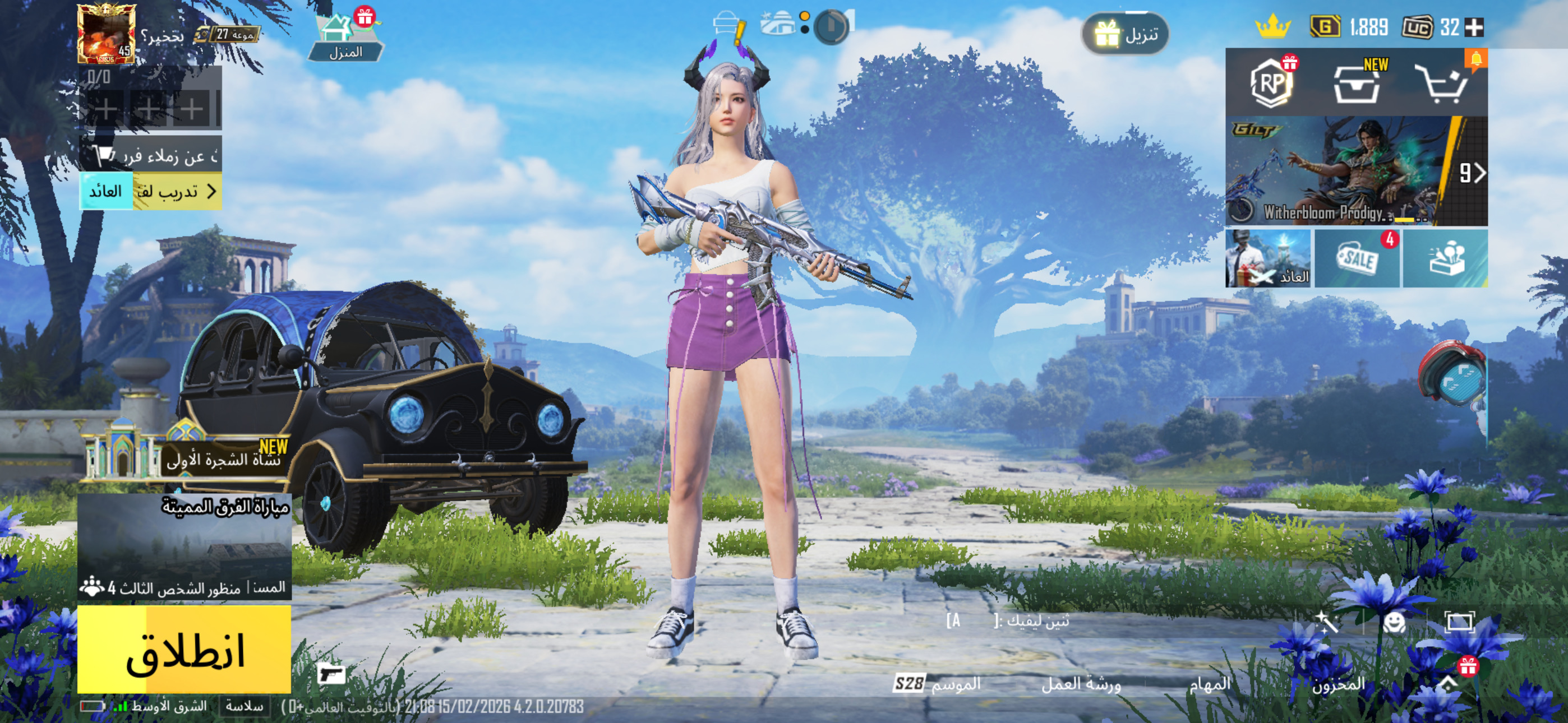Open the crate with NEW label

pos(1357,83)
